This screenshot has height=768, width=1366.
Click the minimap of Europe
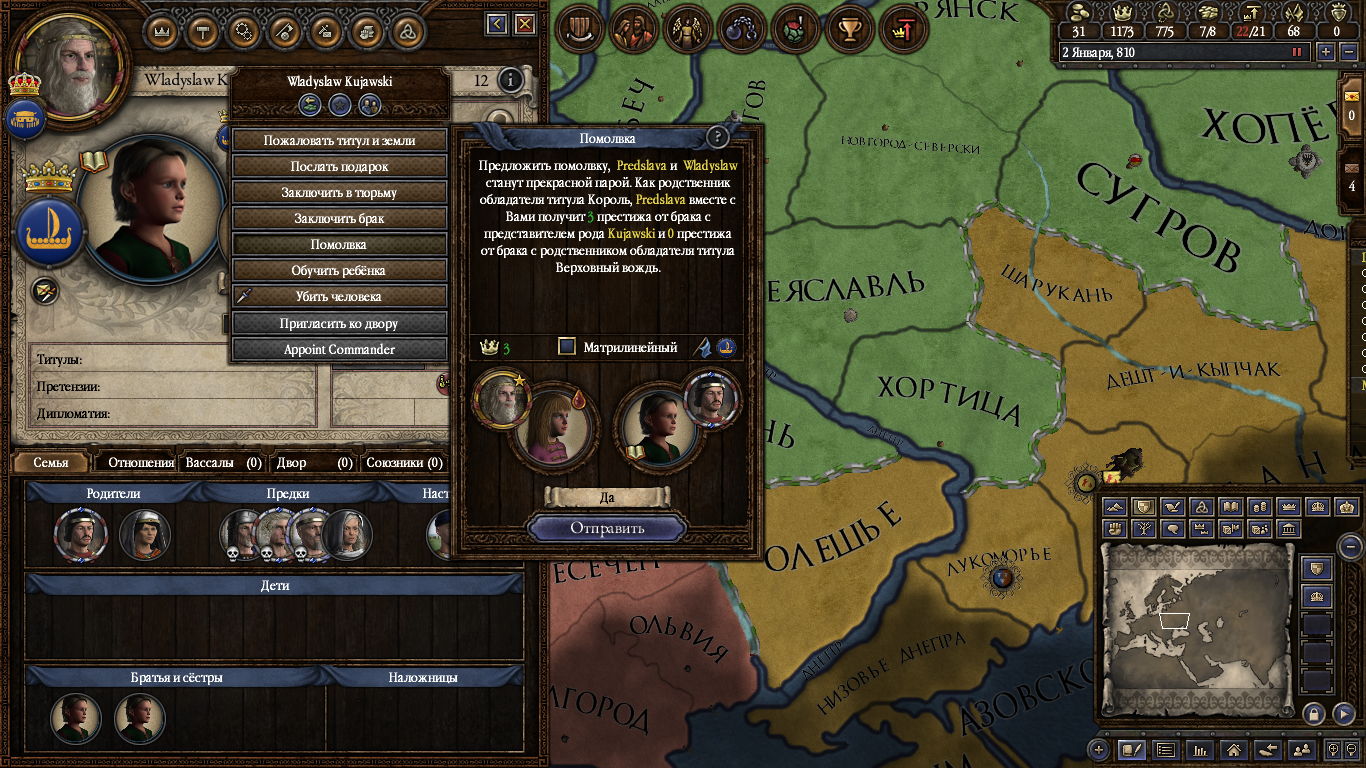(1197, 627)
